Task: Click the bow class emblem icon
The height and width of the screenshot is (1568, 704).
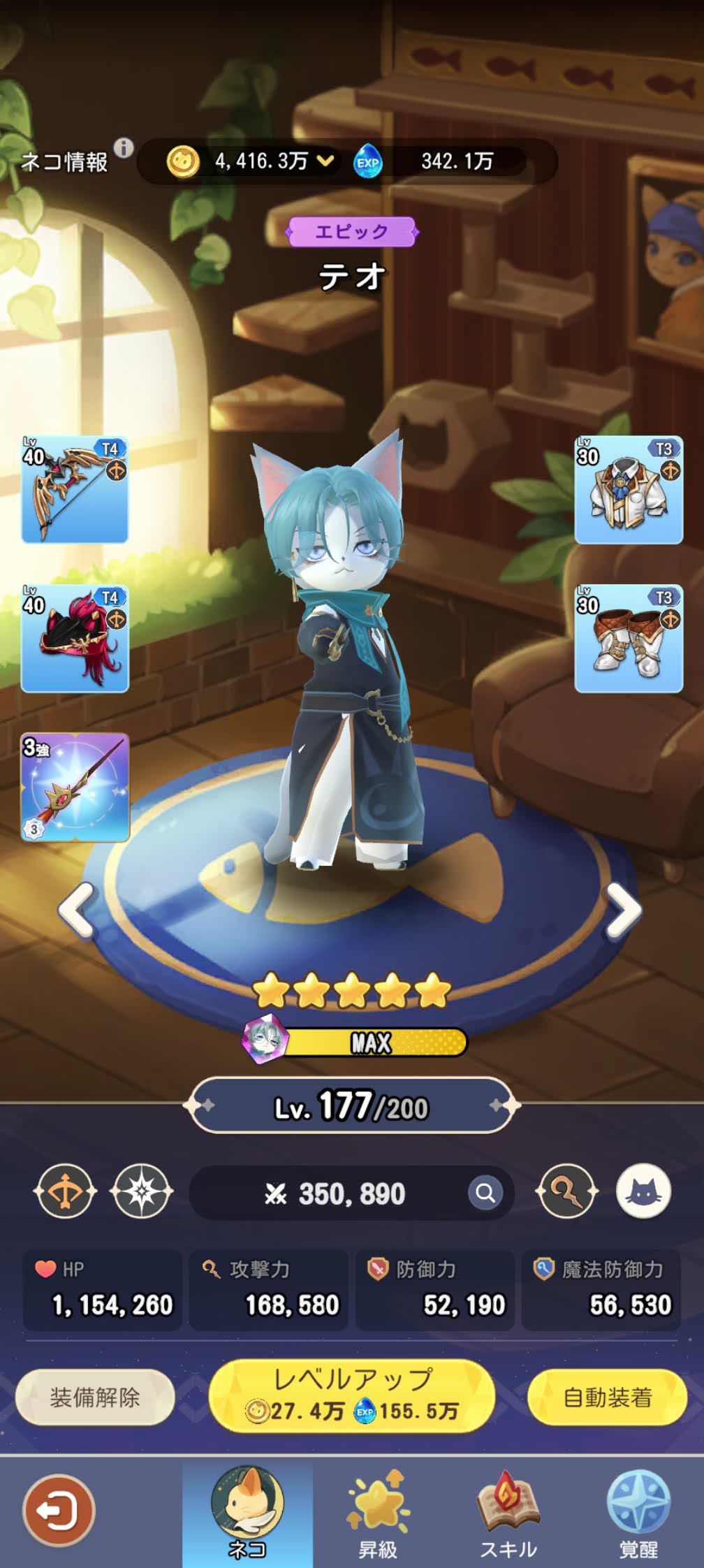Action: point(64,1191)
